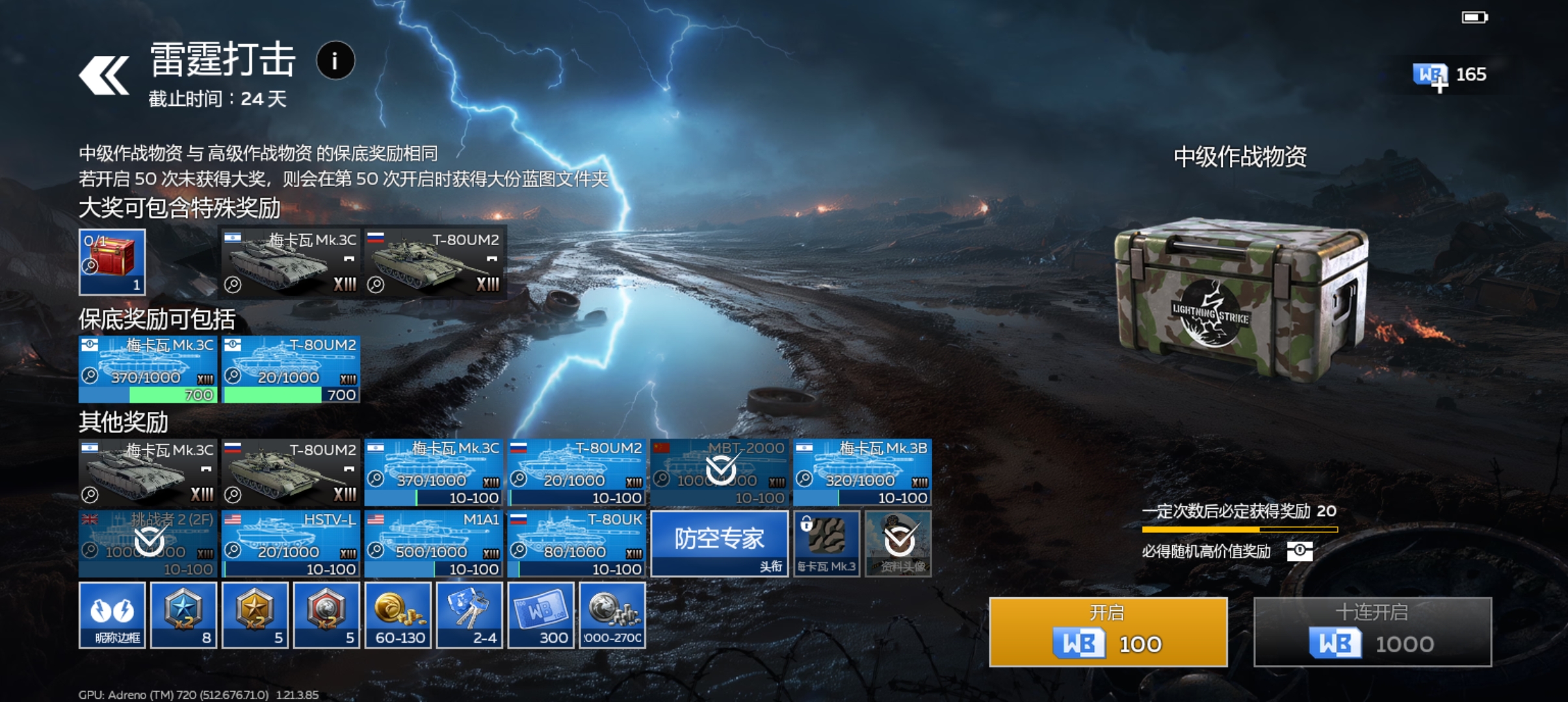Click the WB+ currency icon top right
The image size is (1568, 702).
[x=1428, y=73]
